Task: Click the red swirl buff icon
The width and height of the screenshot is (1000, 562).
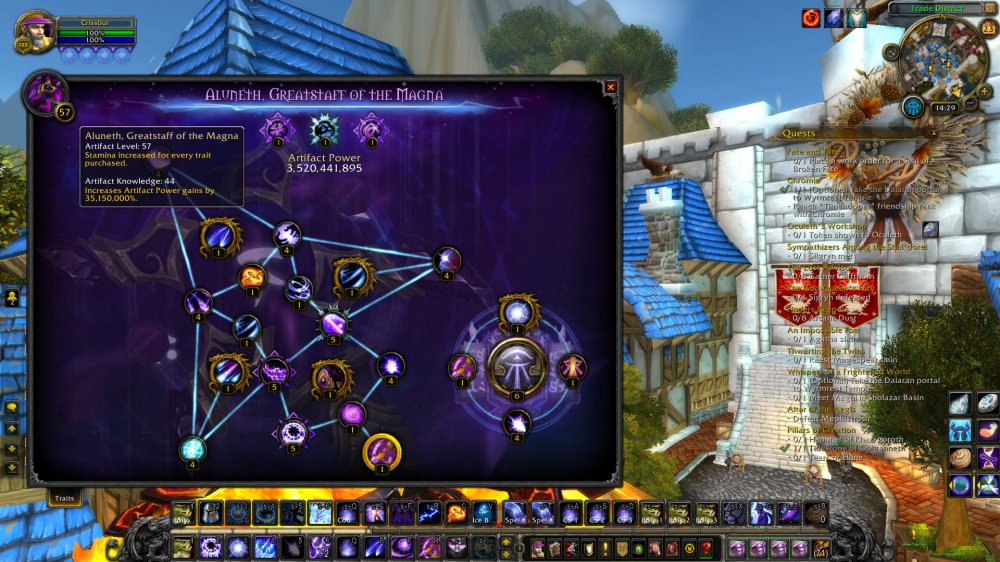Action: click(811, 18)
